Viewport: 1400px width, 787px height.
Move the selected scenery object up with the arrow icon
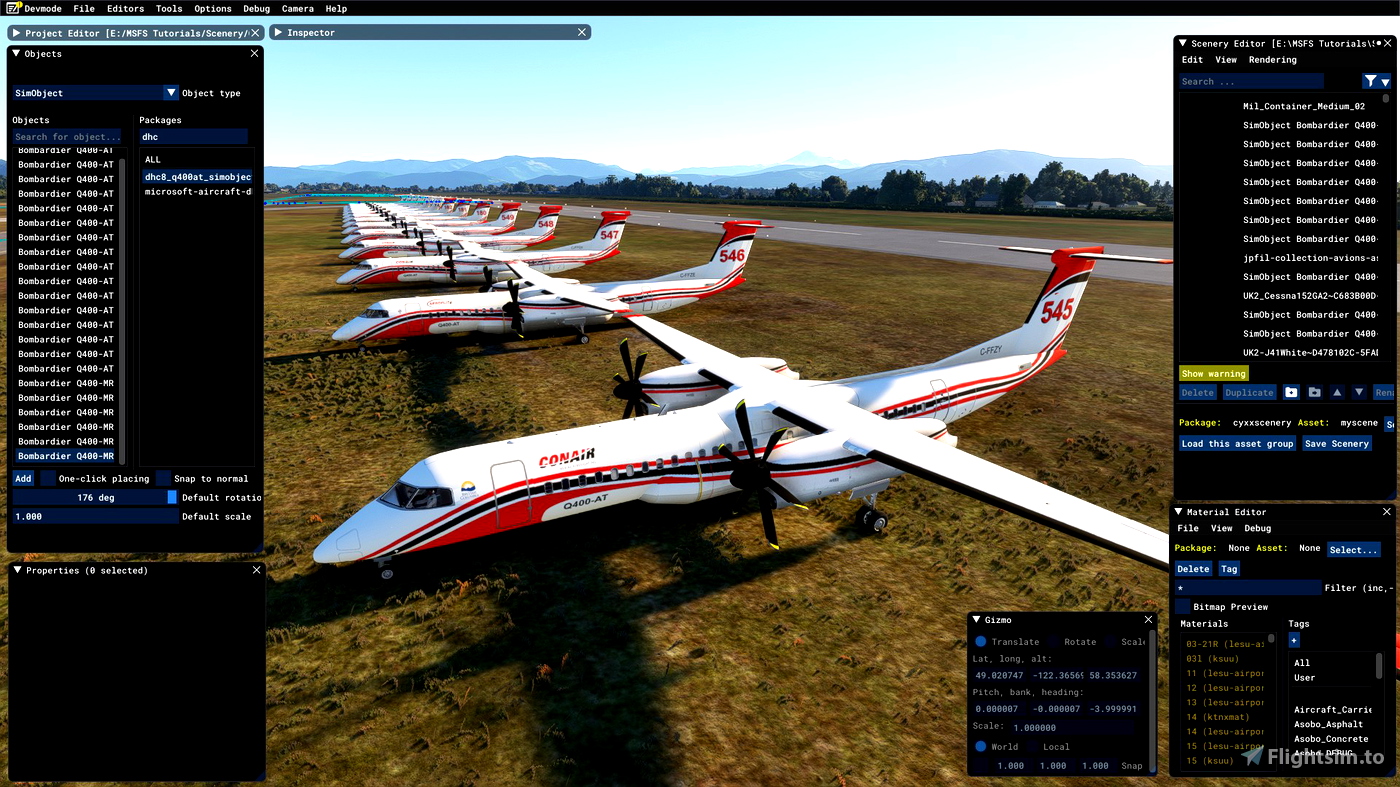coord(1337,392)
